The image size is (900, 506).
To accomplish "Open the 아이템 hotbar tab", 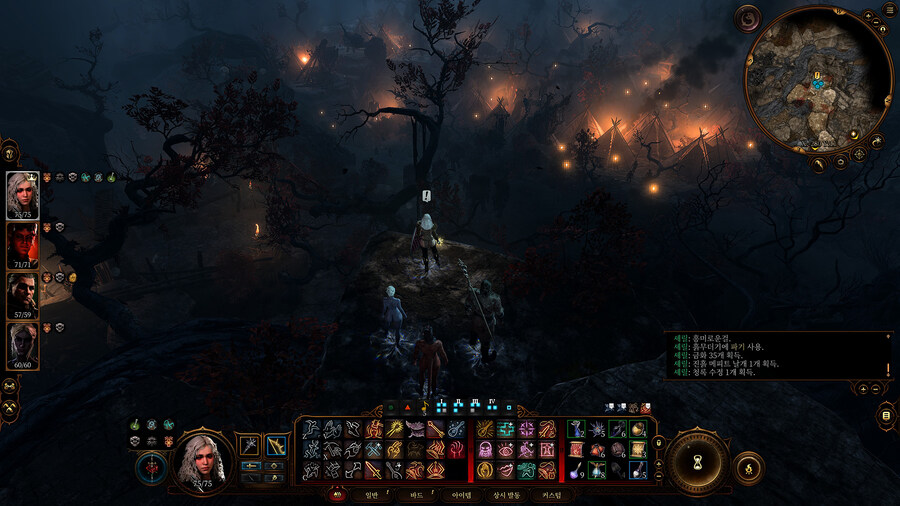I will (461, 494).
